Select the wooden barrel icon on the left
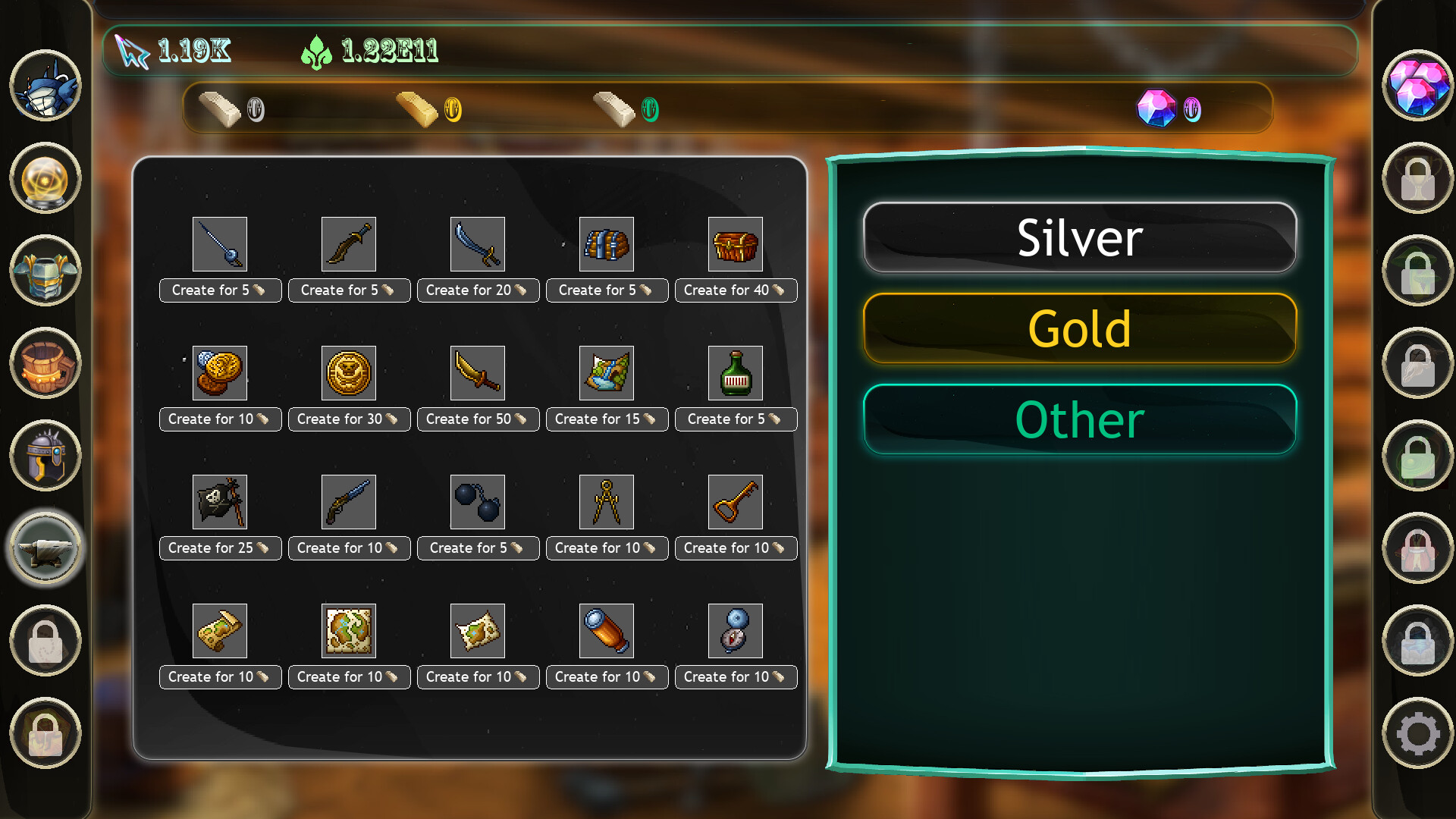The height and width of the screenshot is (819, 1456). pyautogui.click(x=45, y=364)
